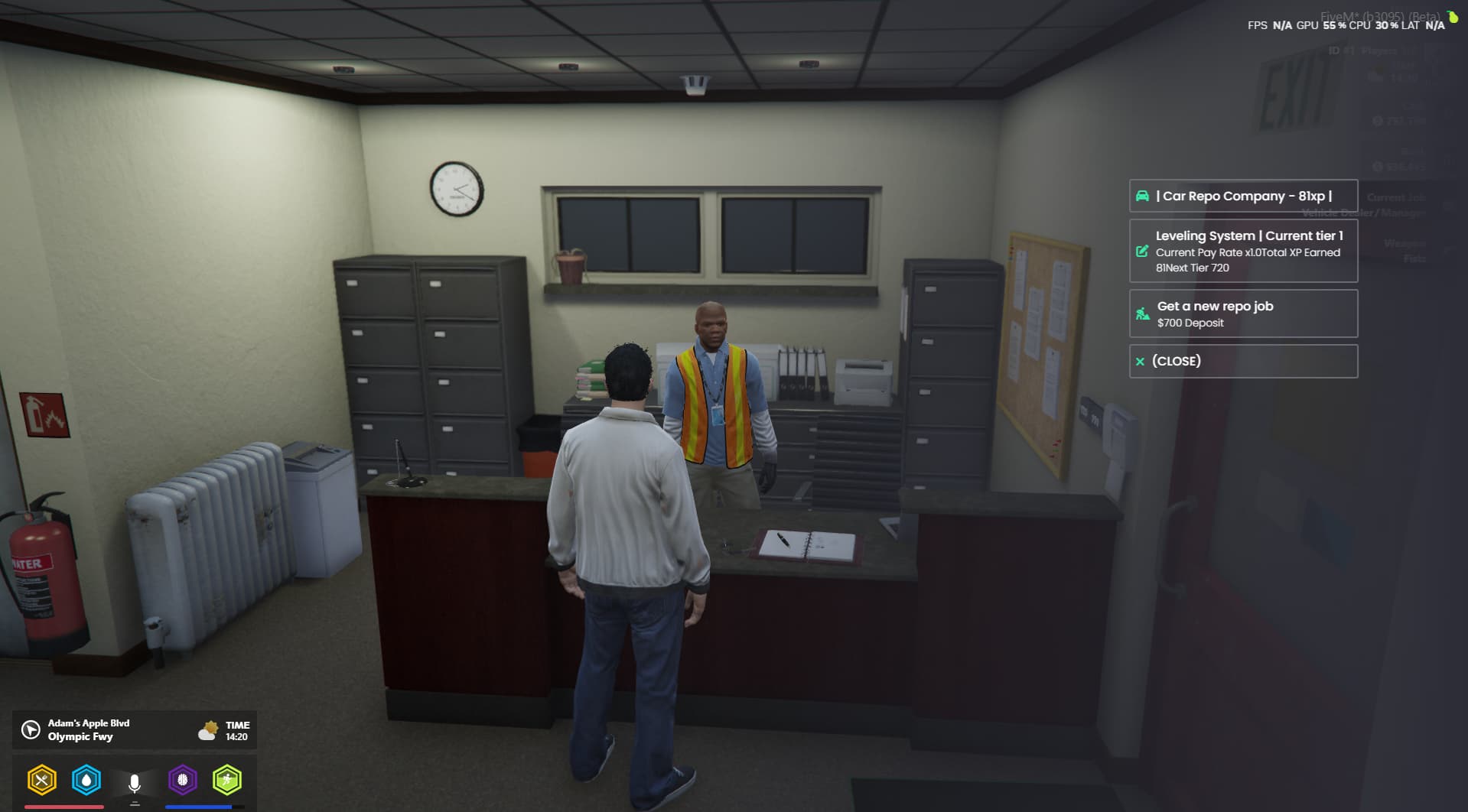Click the green stamina runner hexagon icon
Image resolution: width=1468 pixels, height=812 pixels.
tap(227, 781)
